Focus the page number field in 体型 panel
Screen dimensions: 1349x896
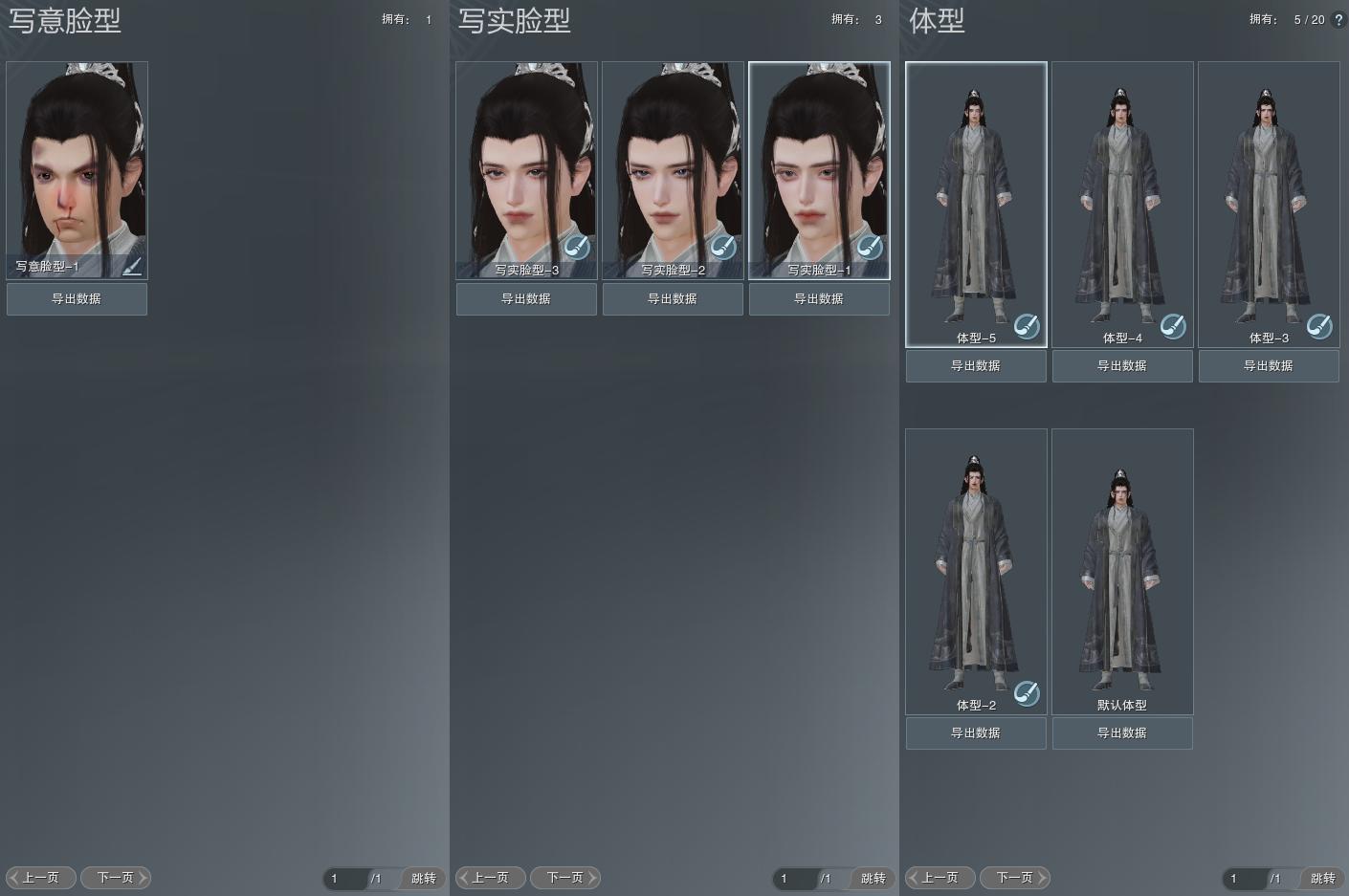point(1242,879)
